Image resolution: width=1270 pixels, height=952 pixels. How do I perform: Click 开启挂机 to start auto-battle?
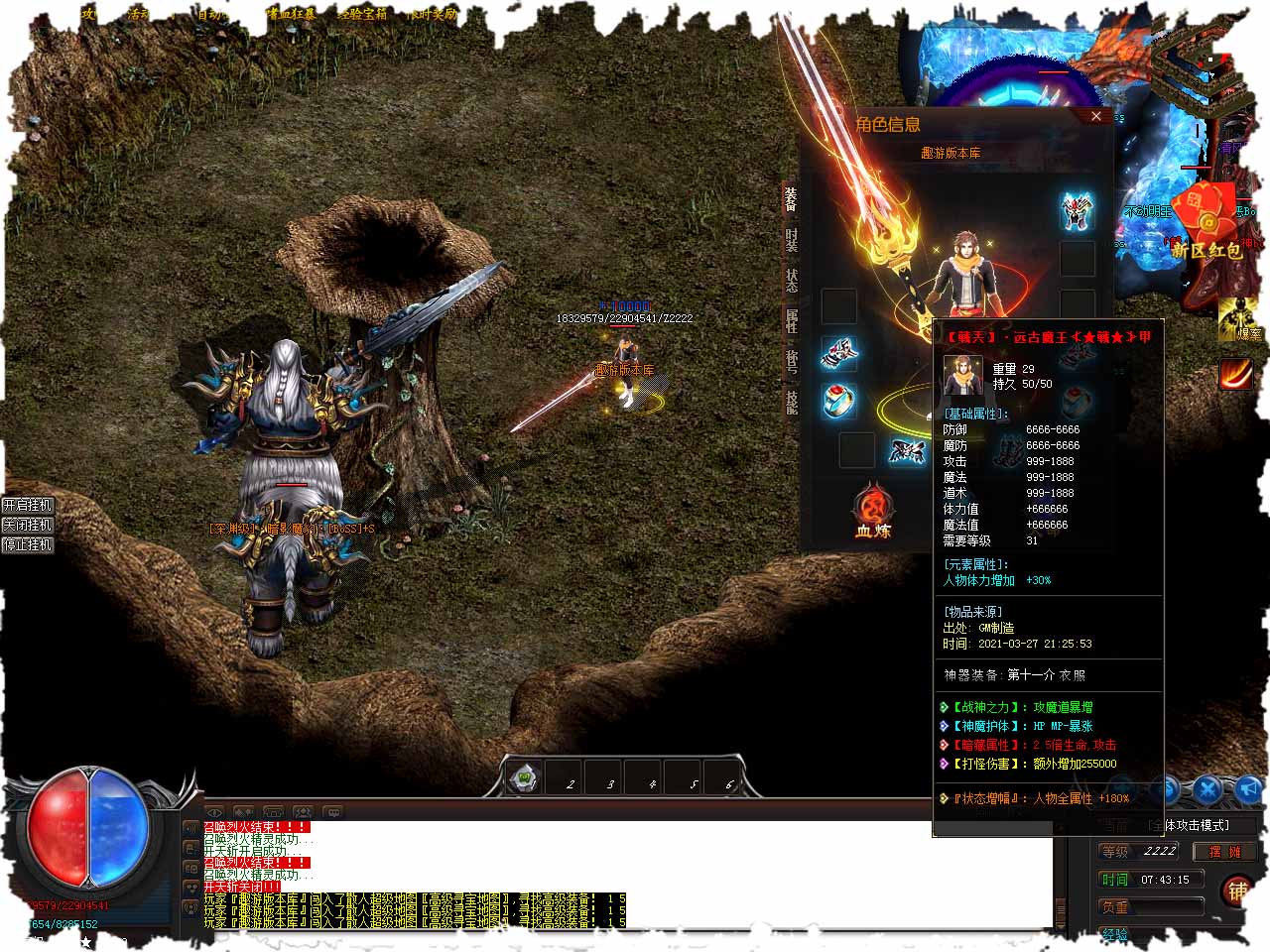27,505
